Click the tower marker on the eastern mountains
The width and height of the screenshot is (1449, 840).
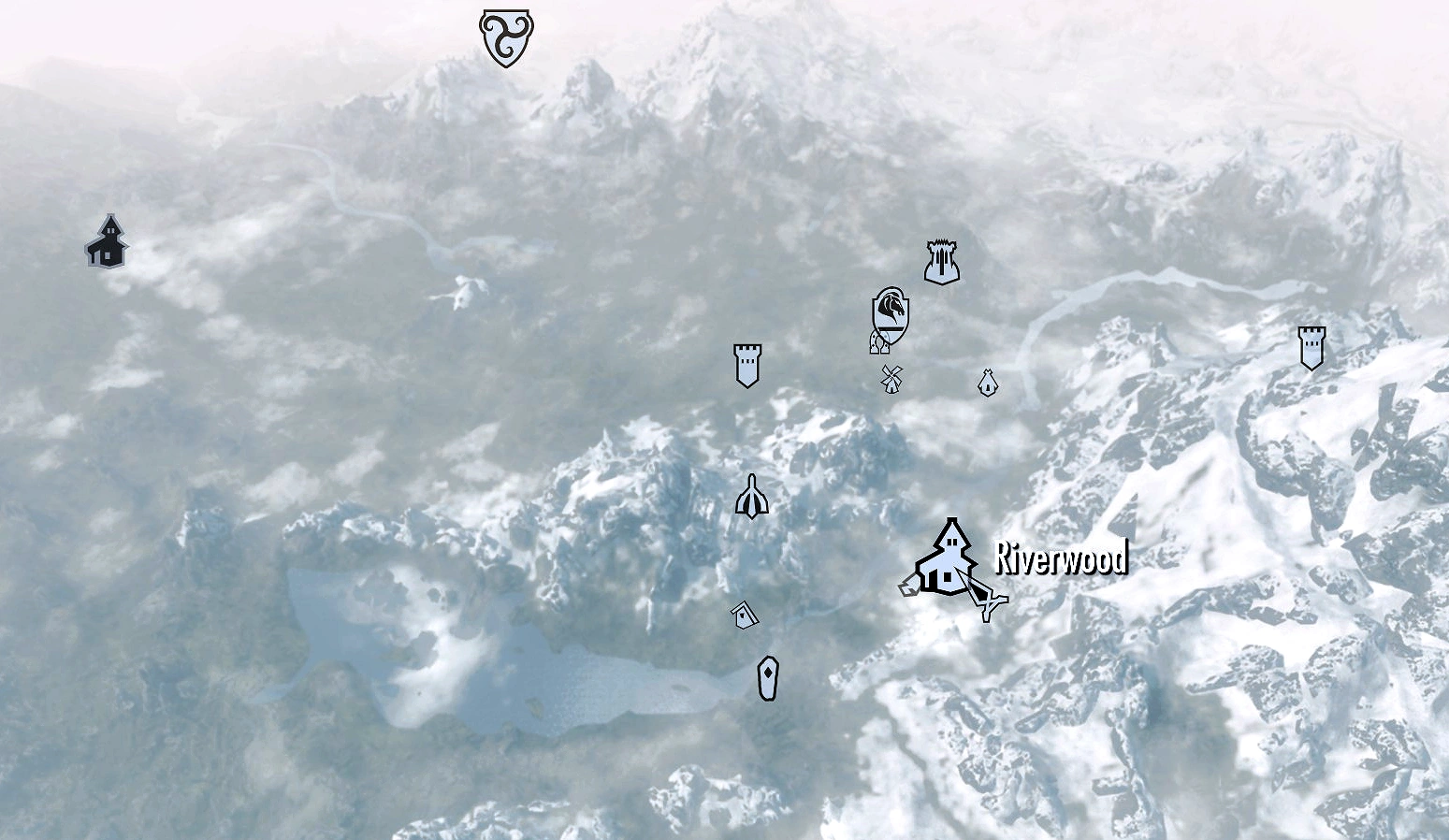pyautogui.click(x=1311, y=346)
